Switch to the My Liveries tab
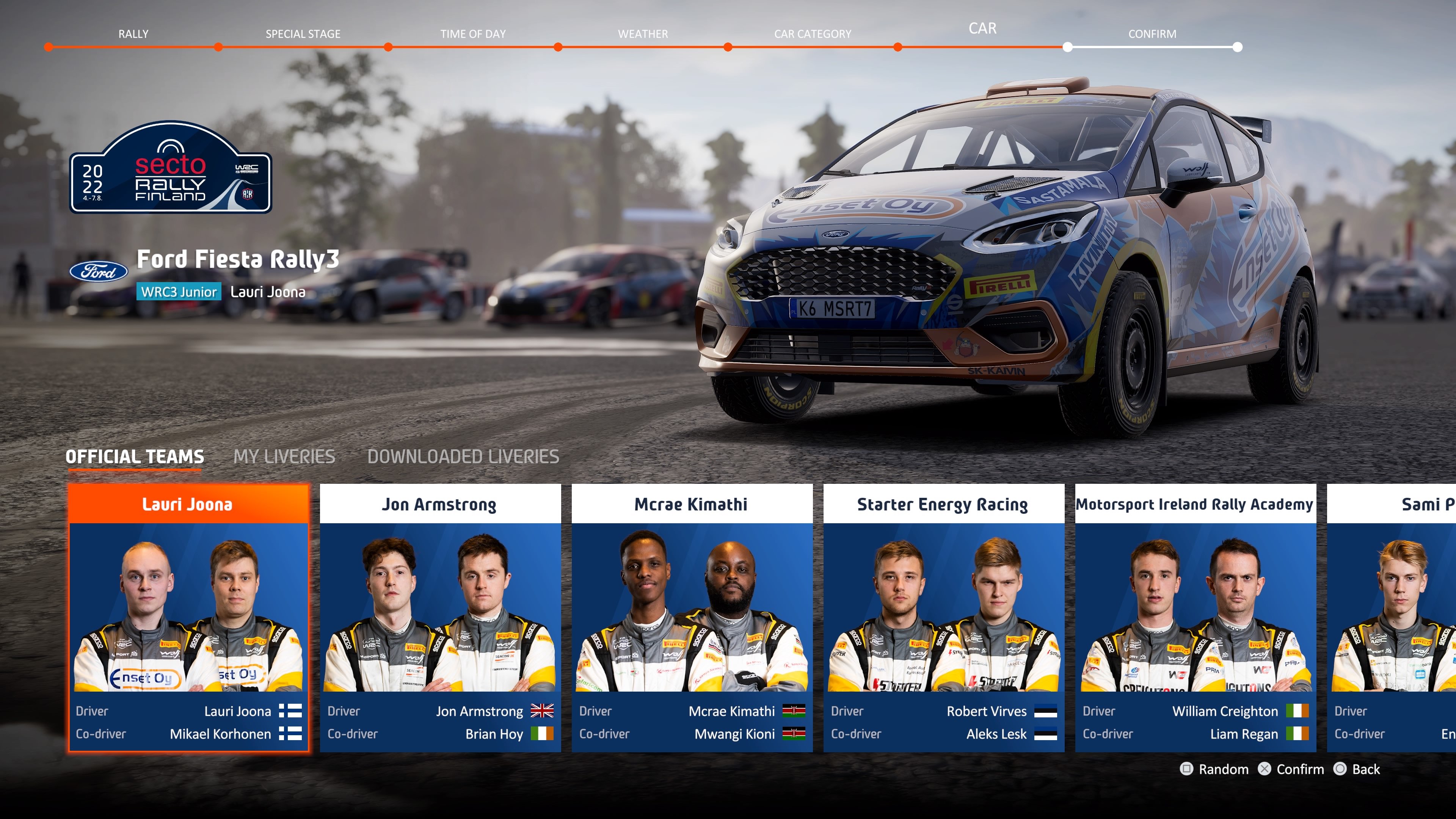The height and width of the screenshot is (819, 1456). [284, 457]
